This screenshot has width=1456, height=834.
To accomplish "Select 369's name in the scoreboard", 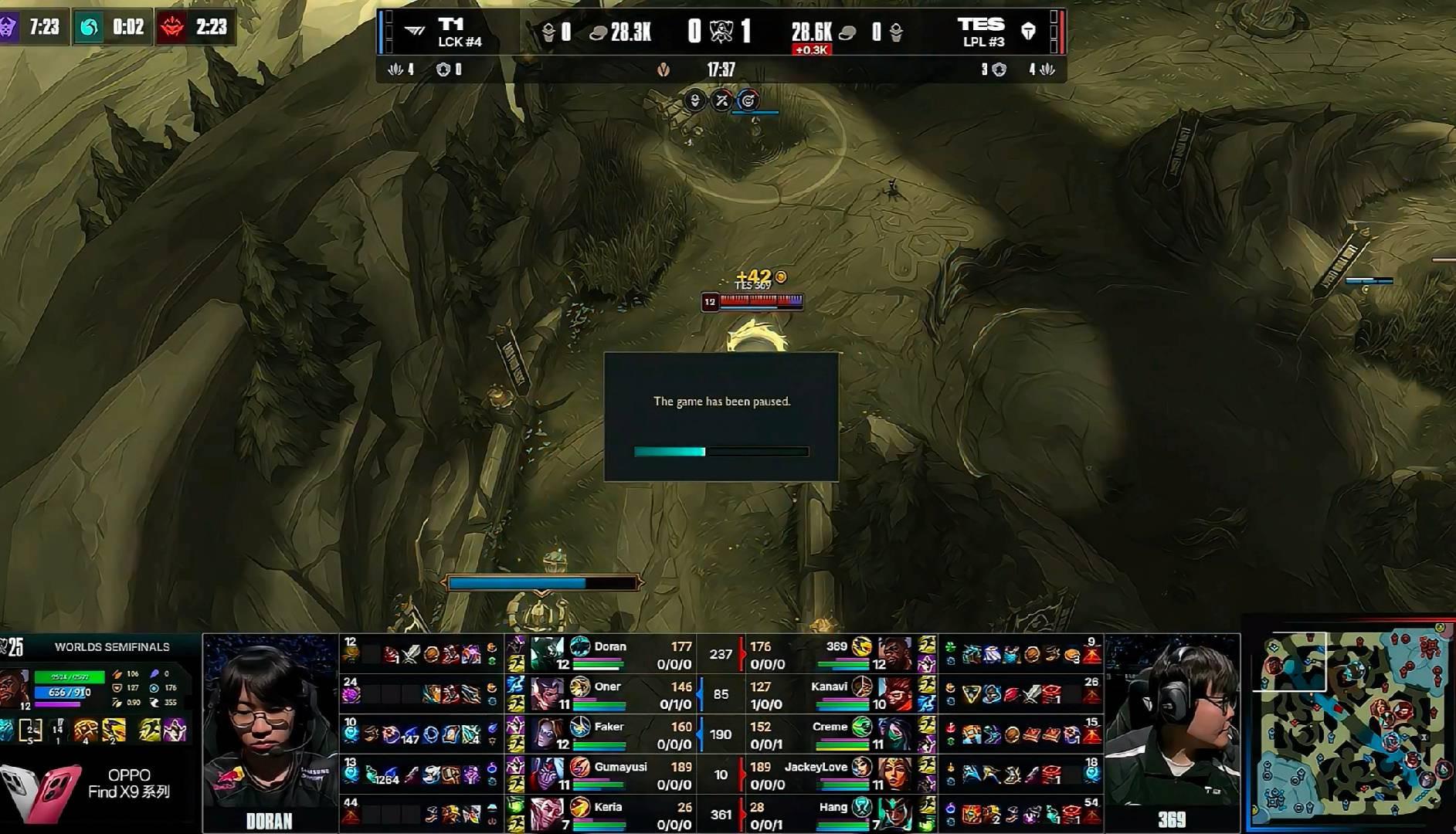I will click(837, 646).
